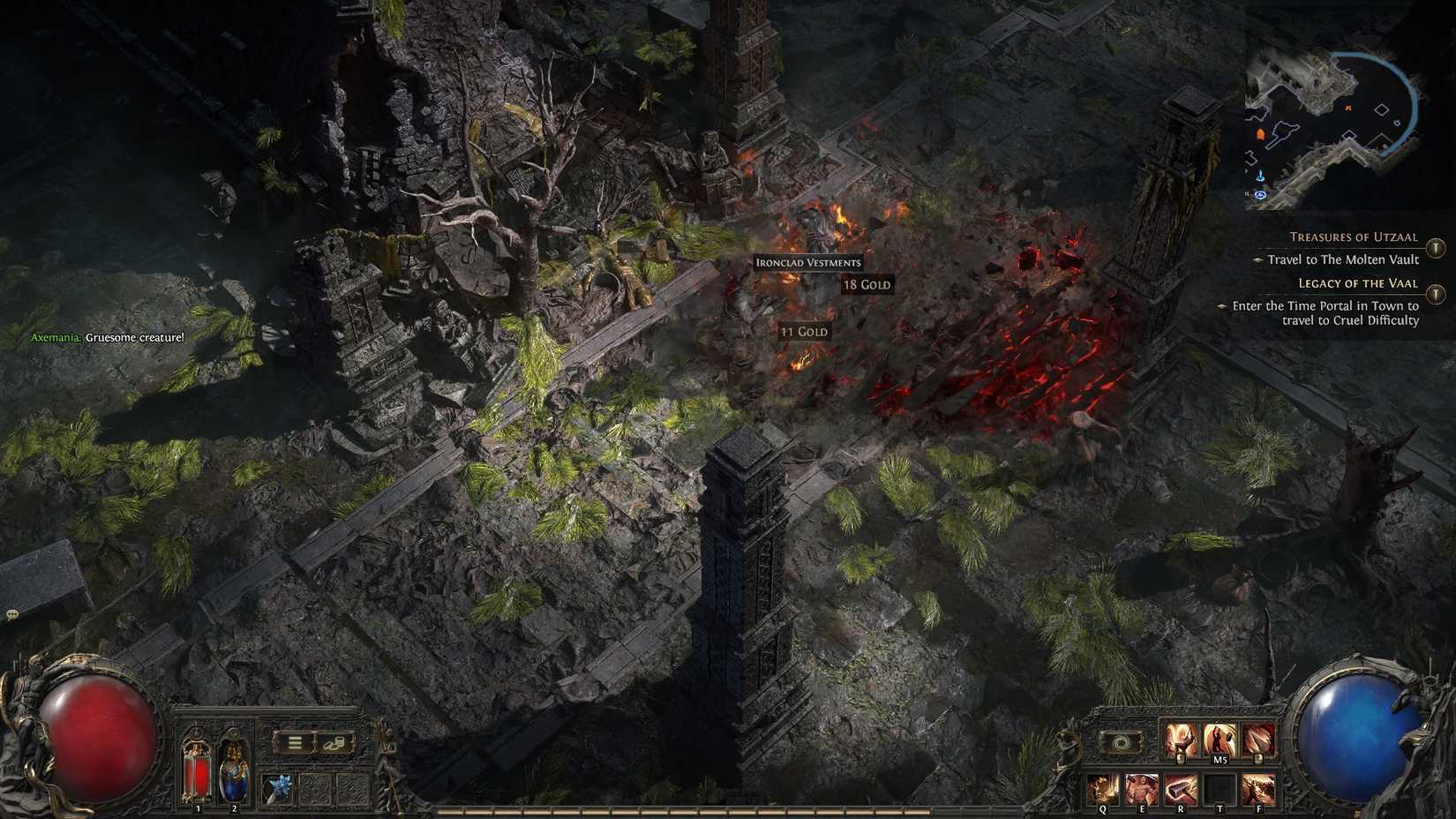This screenshot has width=1456, height=819.
Task: Open the game options menu
Action: tap(294, 744)
